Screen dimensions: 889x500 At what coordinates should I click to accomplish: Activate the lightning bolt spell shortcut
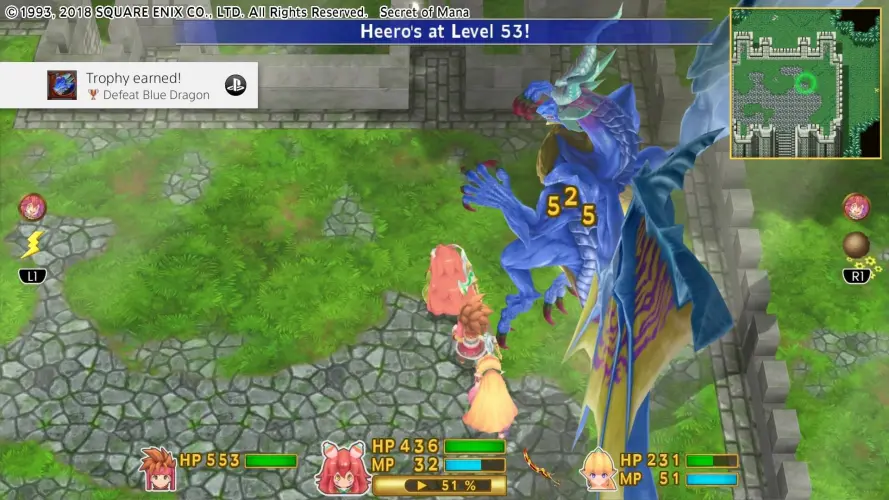(32, 244)
